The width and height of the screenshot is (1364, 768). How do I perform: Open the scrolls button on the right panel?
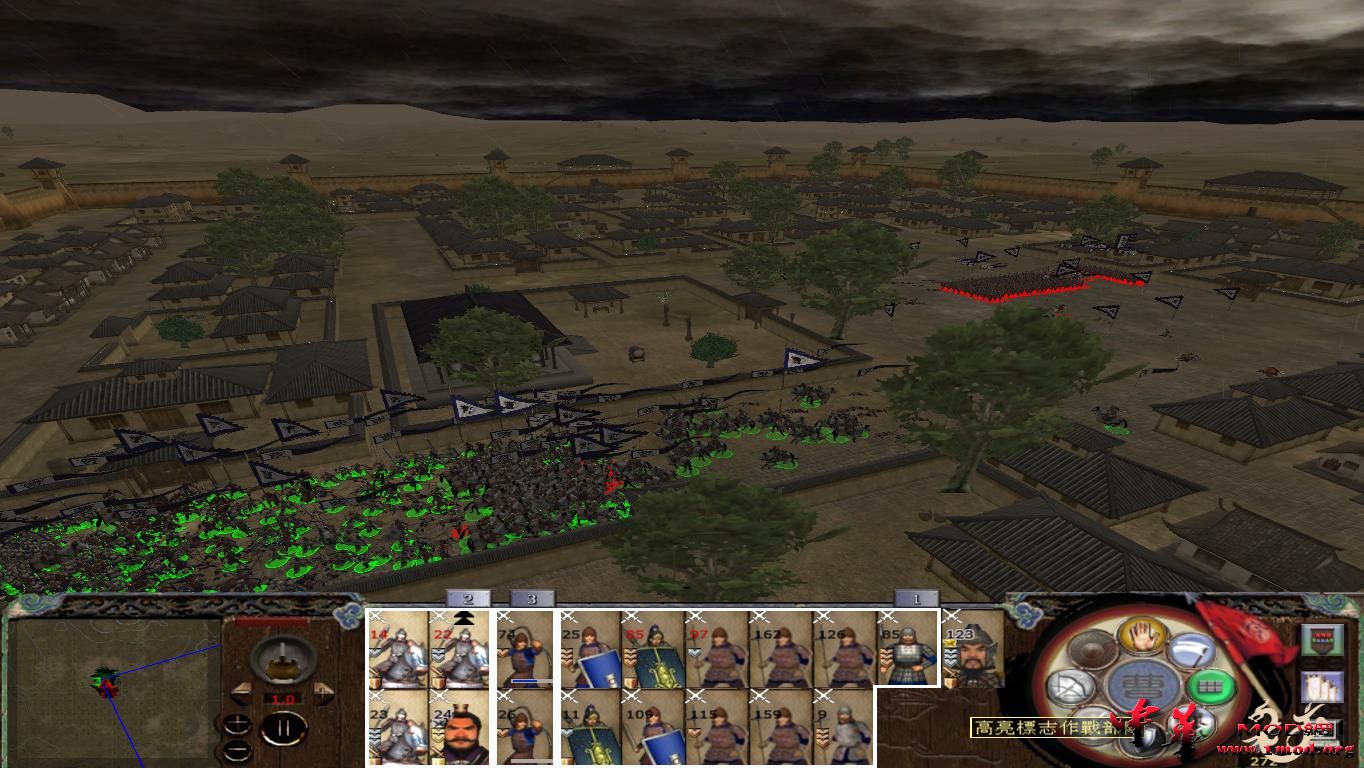coord(1323,686)
